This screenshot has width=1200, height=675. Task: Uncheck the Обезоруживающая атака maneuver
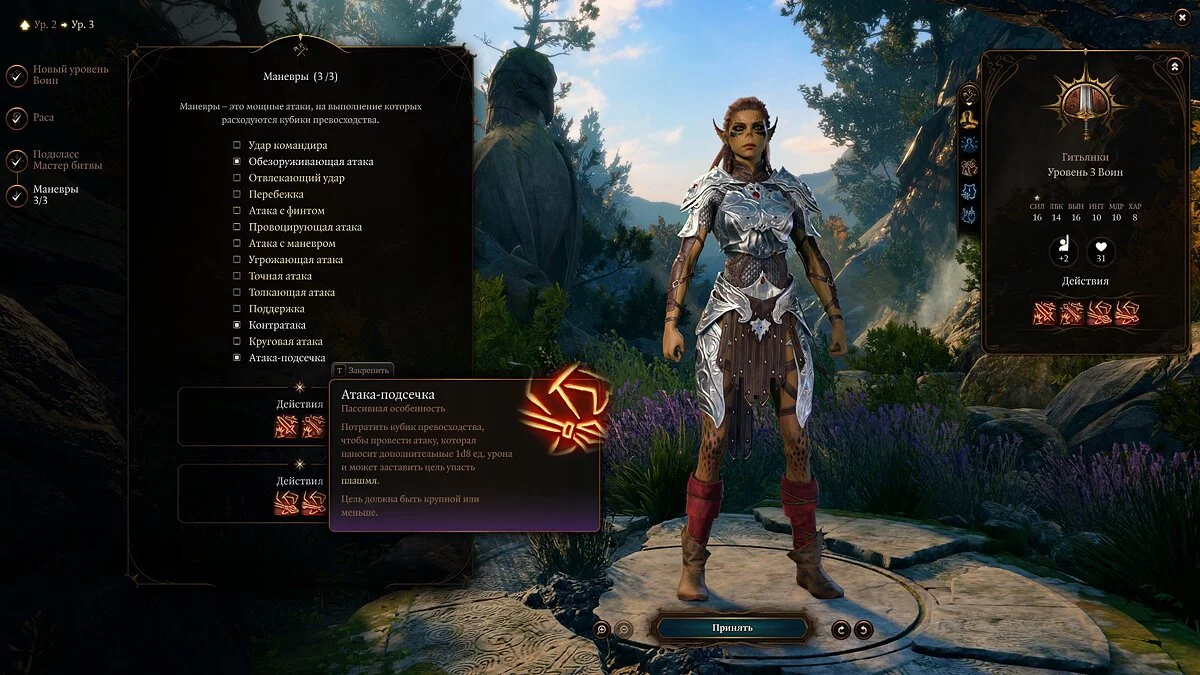coord(237,161)
